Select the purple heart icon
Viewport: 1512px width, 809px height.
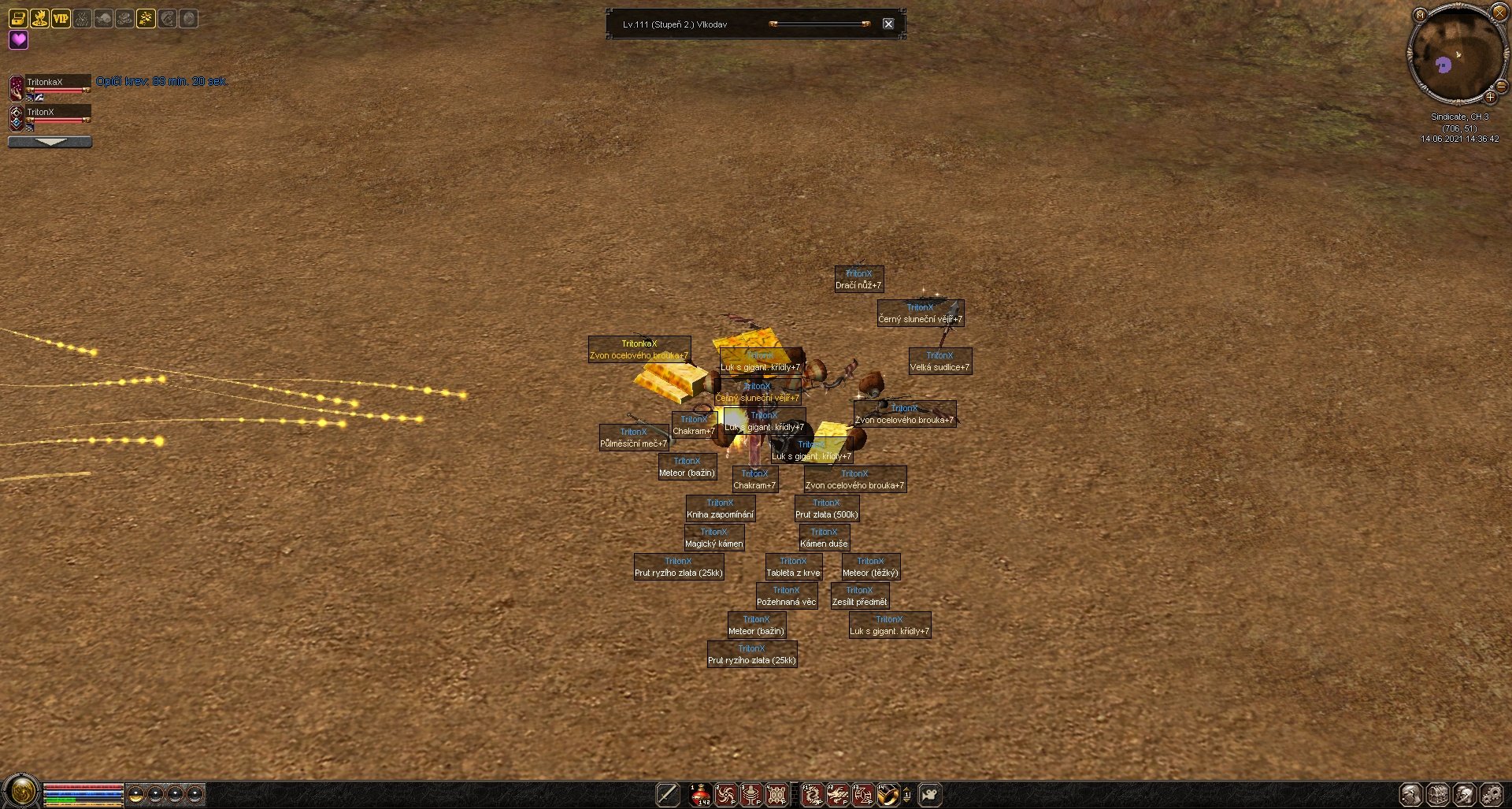coord(18,39)
